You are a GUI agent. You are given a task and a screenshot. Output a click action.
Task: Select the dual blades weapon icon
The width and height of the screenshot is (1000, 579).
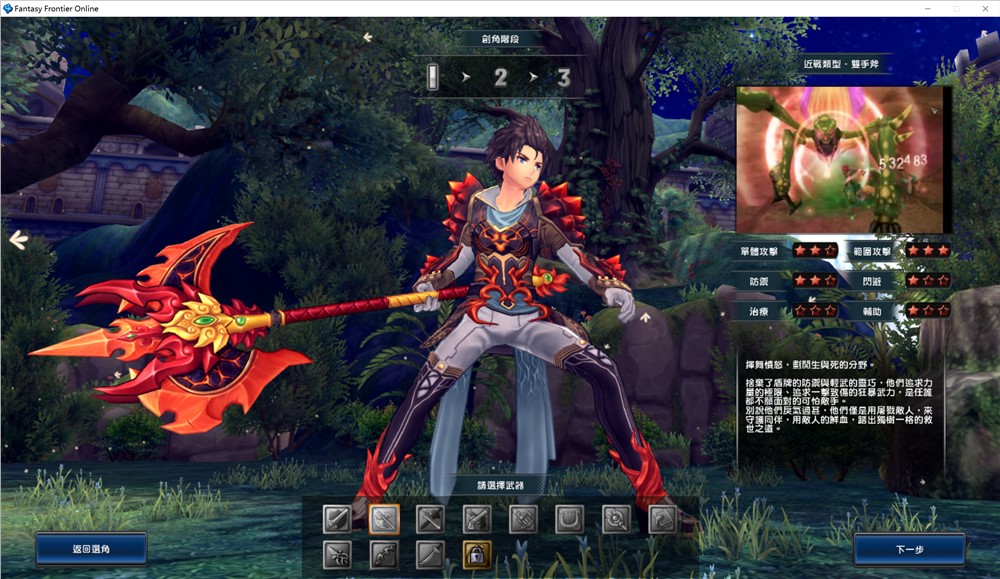click(x=337, y=553)
